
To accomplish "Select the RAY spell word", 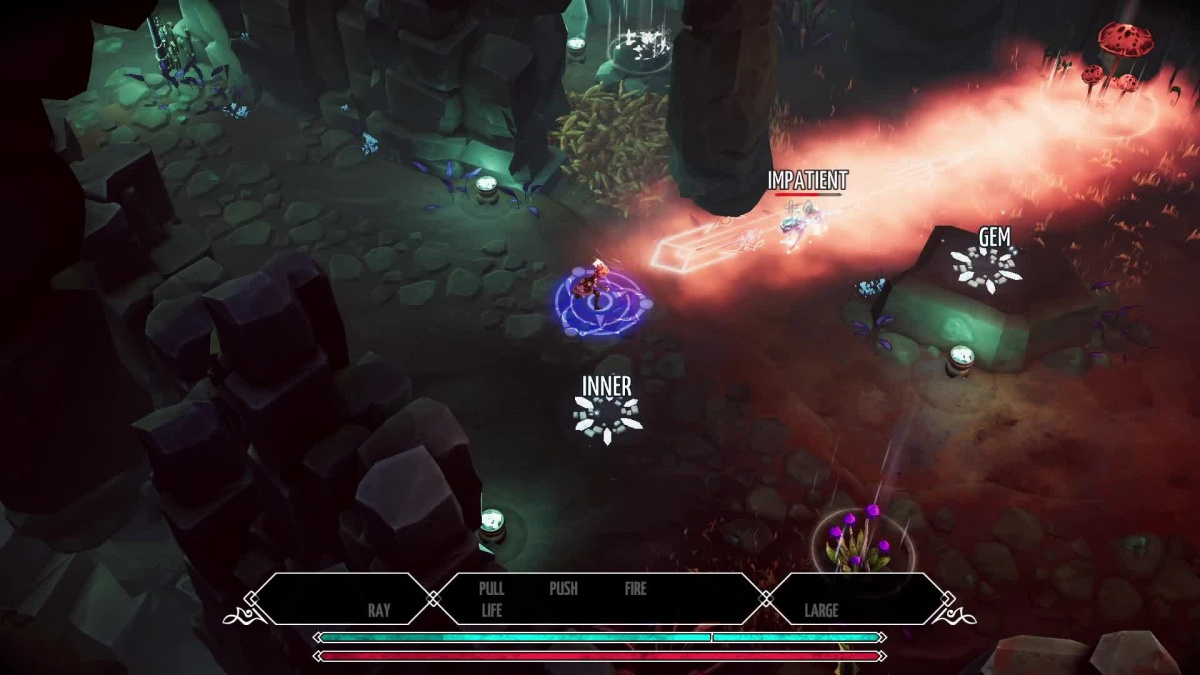I will pos(378,610).
